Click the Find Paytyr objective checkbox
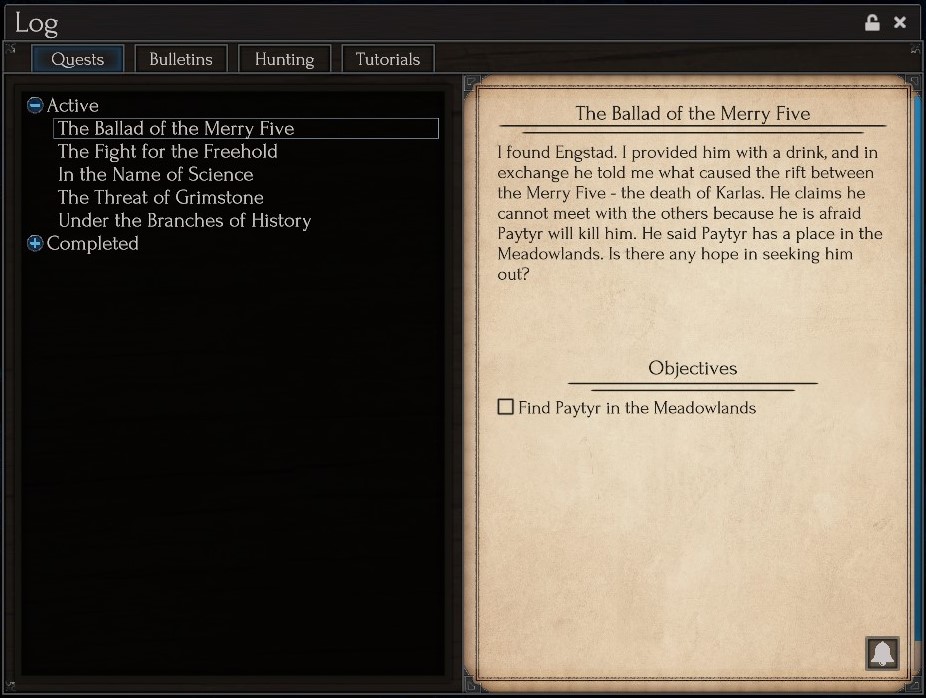 coord(506,407)
